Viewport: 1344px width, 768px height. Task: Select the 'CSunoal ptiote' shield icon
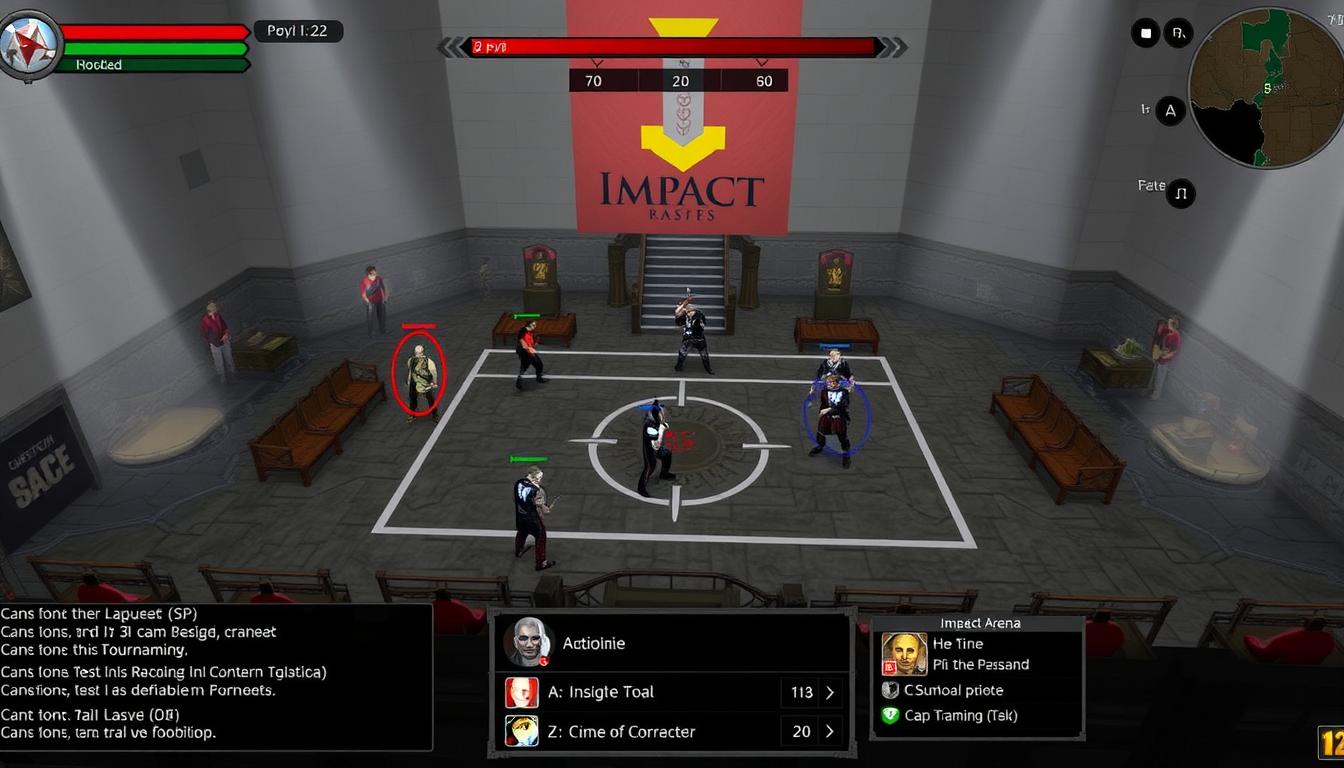tap(891, 690)
